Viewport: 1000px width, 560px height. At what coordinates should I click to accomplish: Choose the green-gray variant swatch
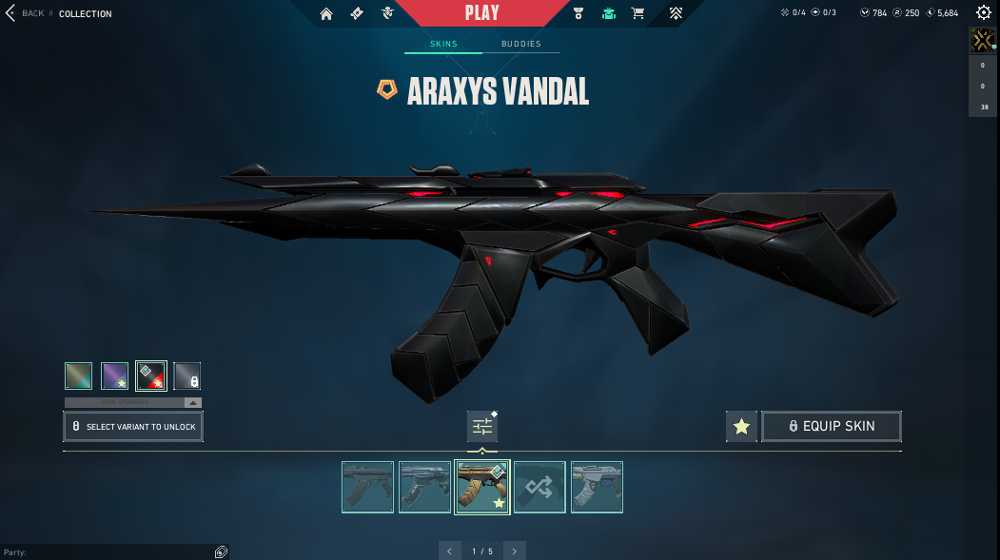[78, 376]
